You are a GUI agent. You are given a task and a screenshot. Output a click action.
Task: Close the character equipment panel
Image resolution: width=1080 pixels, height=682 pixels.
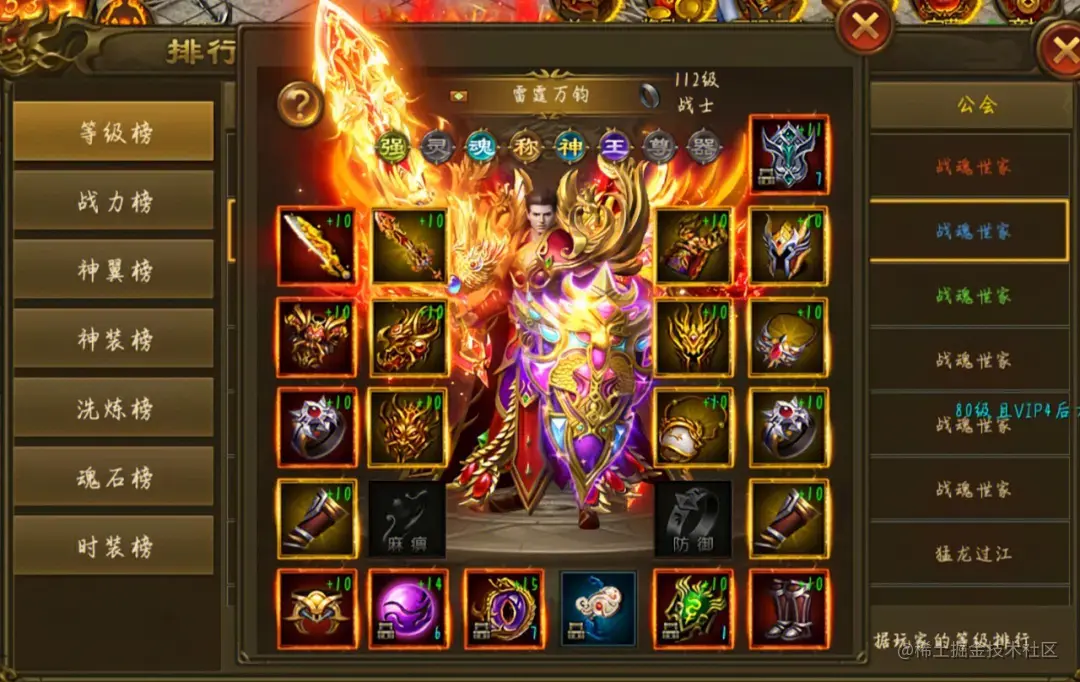click(x=864, y=27)
